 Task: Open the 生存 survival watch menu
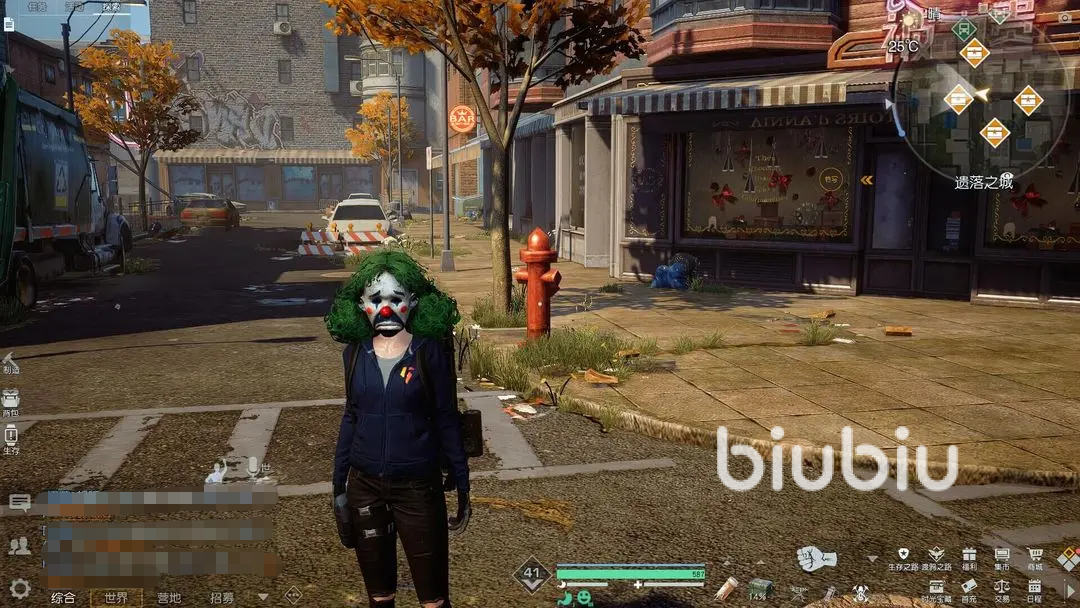[x=10, y=436]
